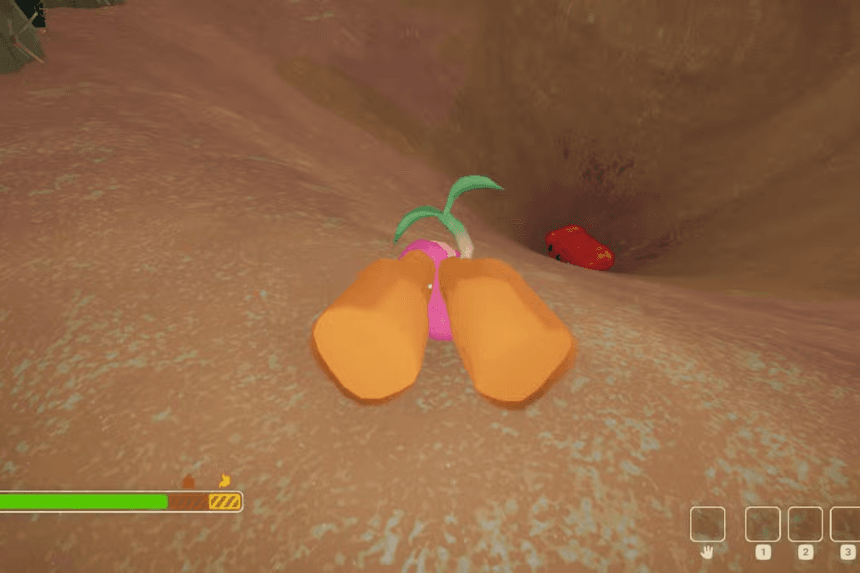Select hotbar slot labeled 1
Image resolution: width=860 pixels, height=573 pixels.
pos(763,524)
